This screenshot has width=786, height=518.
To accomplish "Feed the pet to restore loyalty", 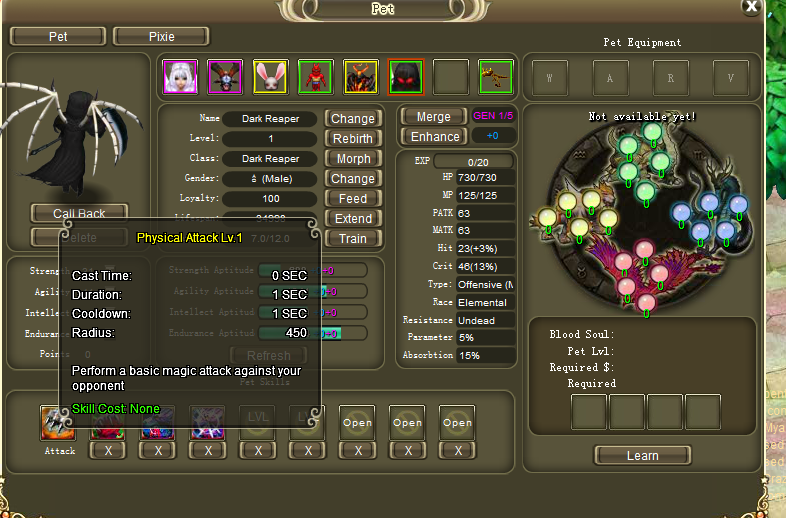I will coord(352,198).
